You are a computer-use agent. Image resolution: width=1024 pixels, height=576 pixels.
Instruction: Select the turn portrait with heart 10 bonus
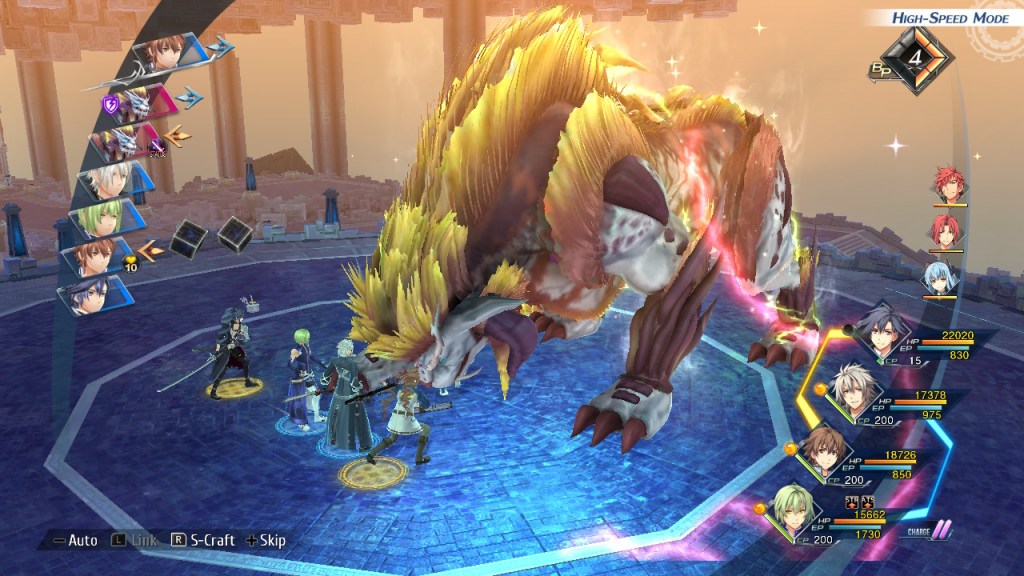(x=98, y=257)
